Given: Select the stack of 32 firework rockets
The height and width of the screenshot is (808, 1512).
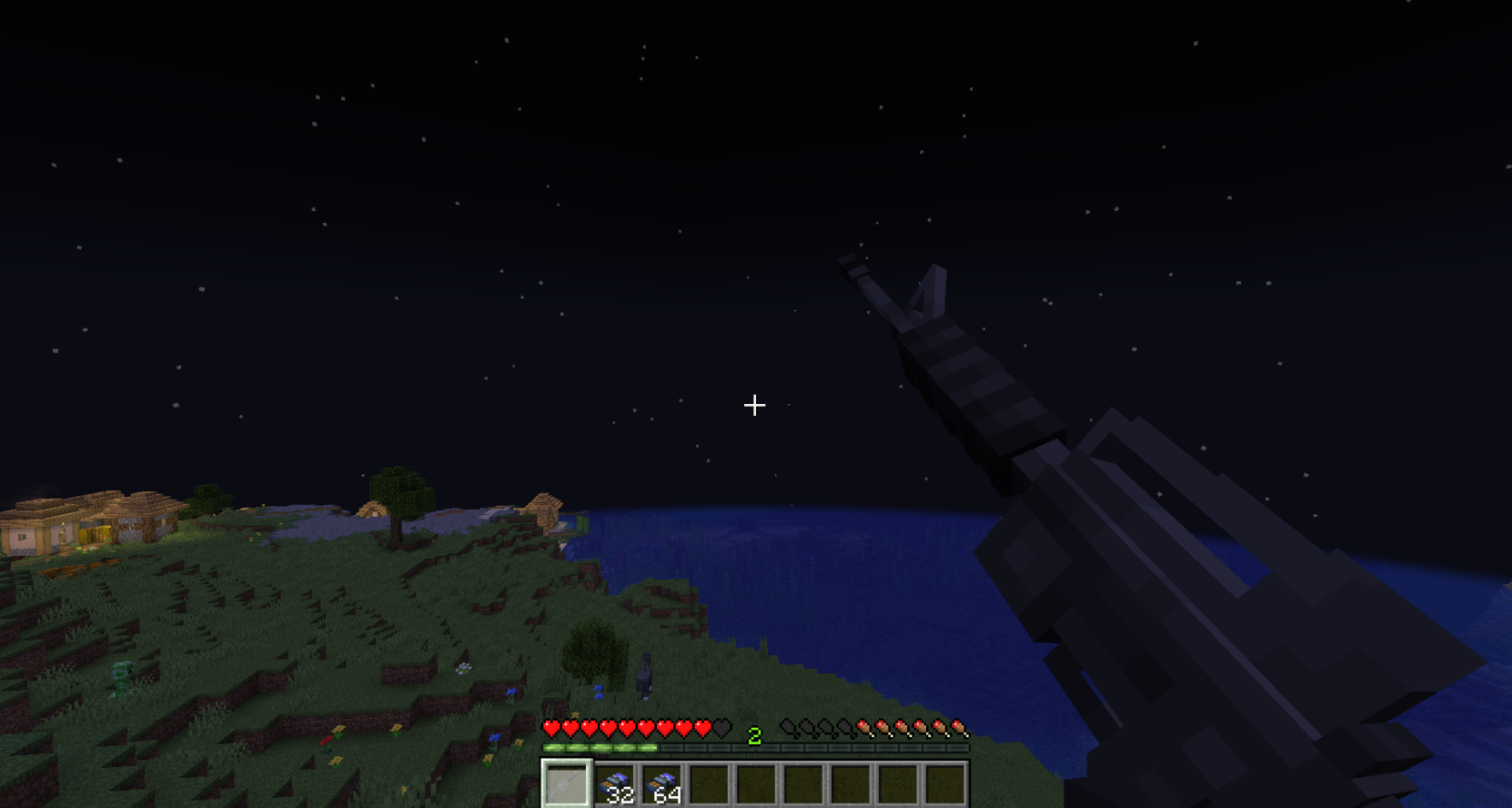Looking at the screenshot, I should point(617,783).
